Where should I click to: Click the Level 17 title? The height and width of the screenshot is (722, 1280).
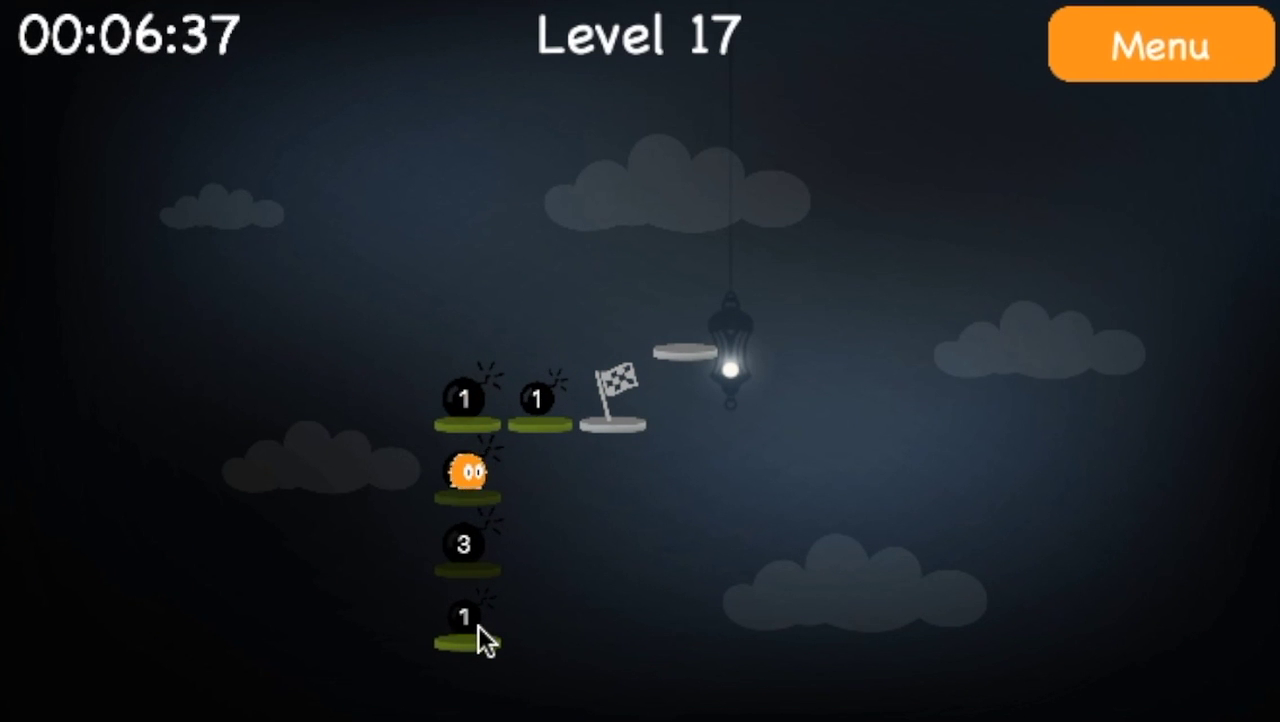point(638,36)
